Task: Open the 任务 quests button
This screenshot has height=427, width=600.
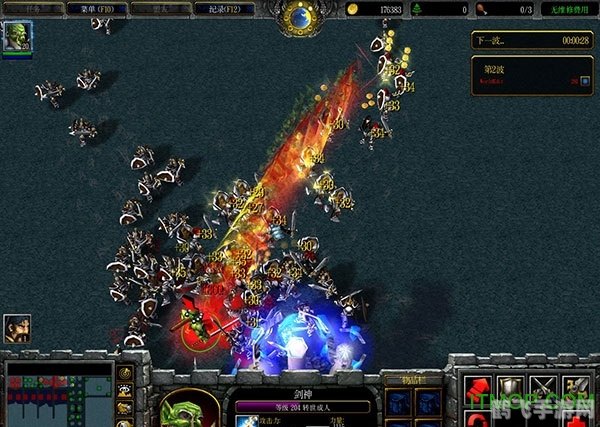Action: pos(32,9)
